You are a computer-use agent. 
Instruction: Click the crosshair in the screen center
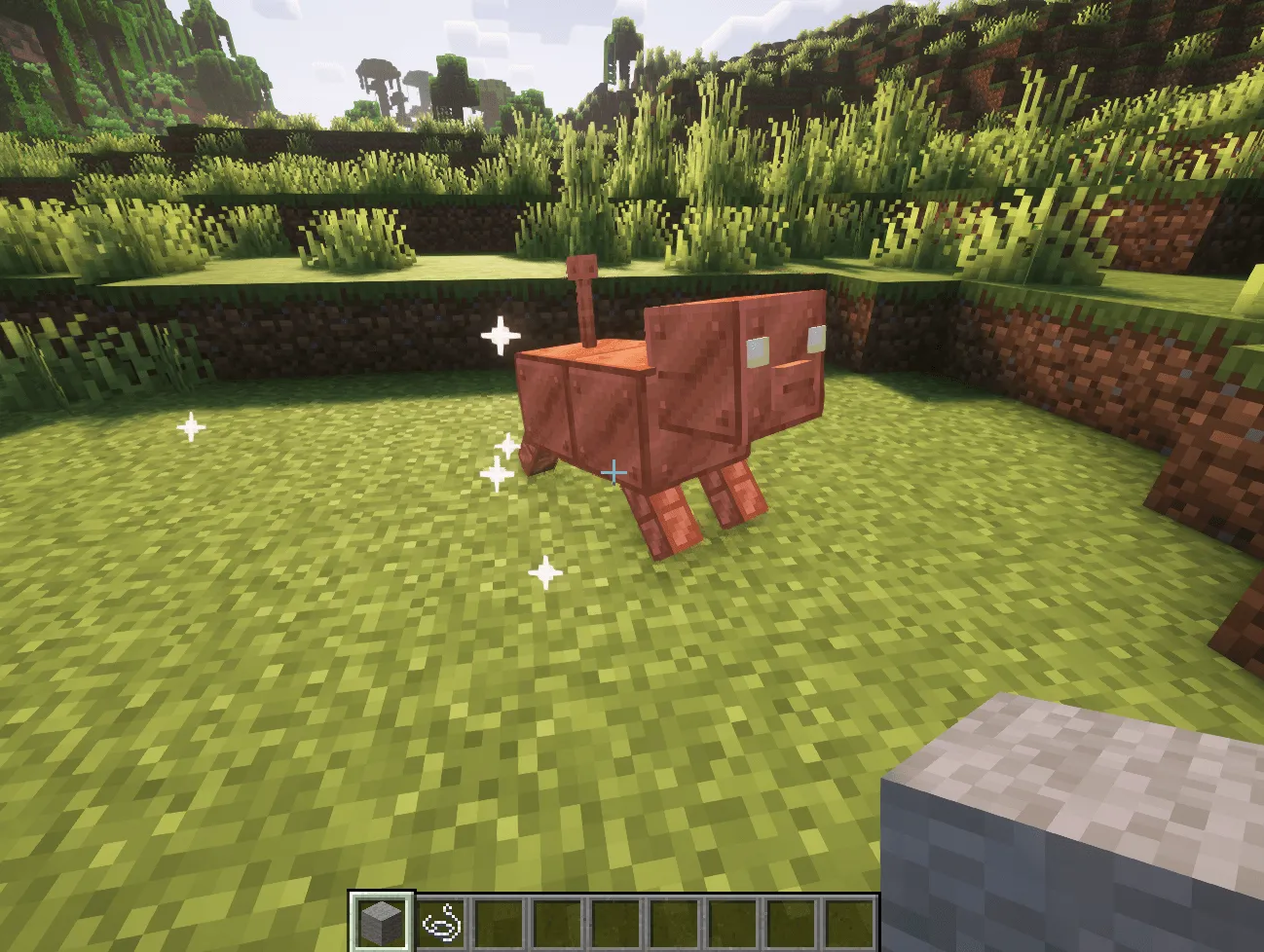[613, 470]
